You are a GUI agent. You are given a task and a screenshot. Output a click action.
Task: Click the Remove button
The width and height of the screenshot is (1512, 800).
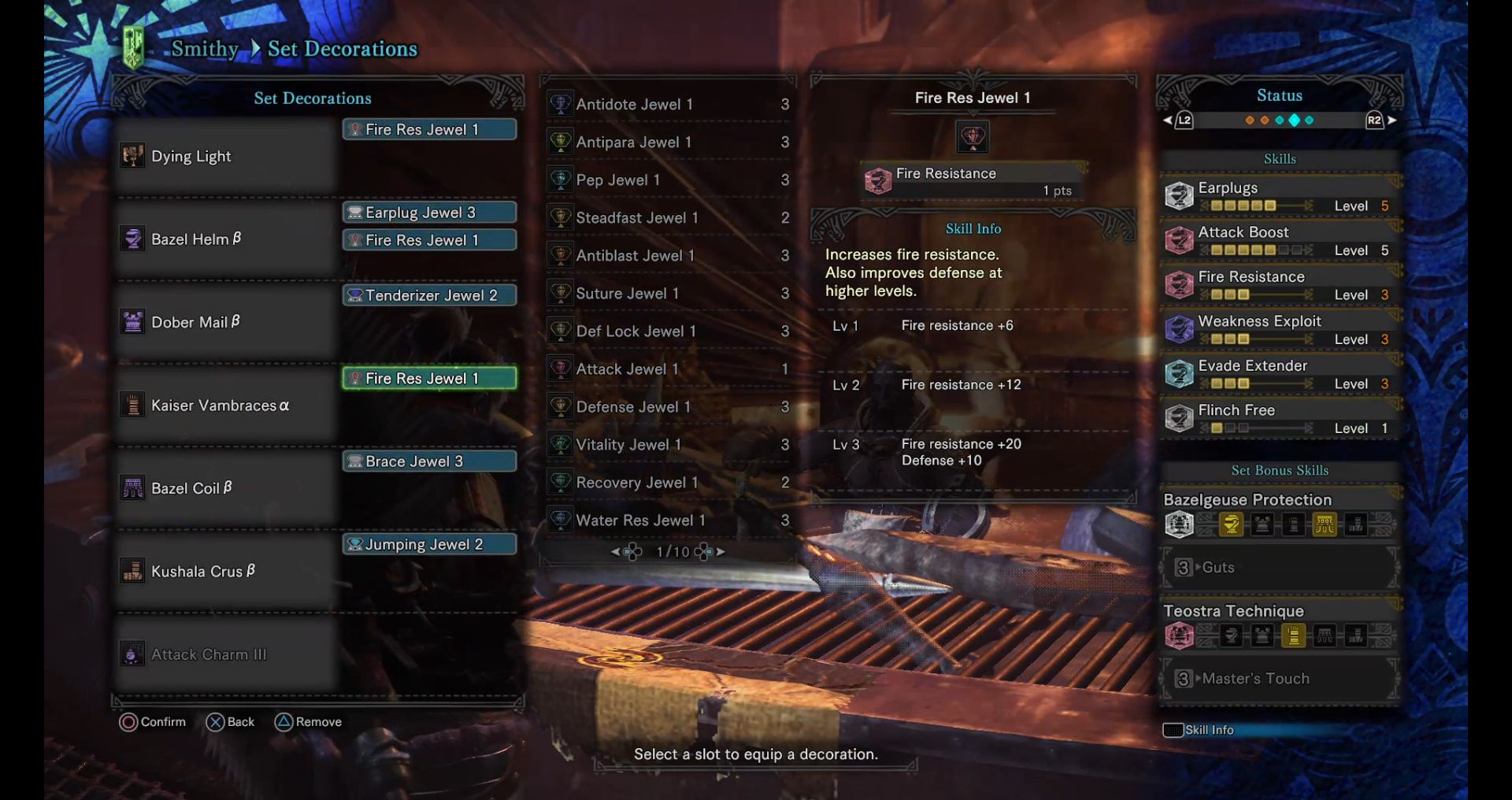(x=309, y=721)
